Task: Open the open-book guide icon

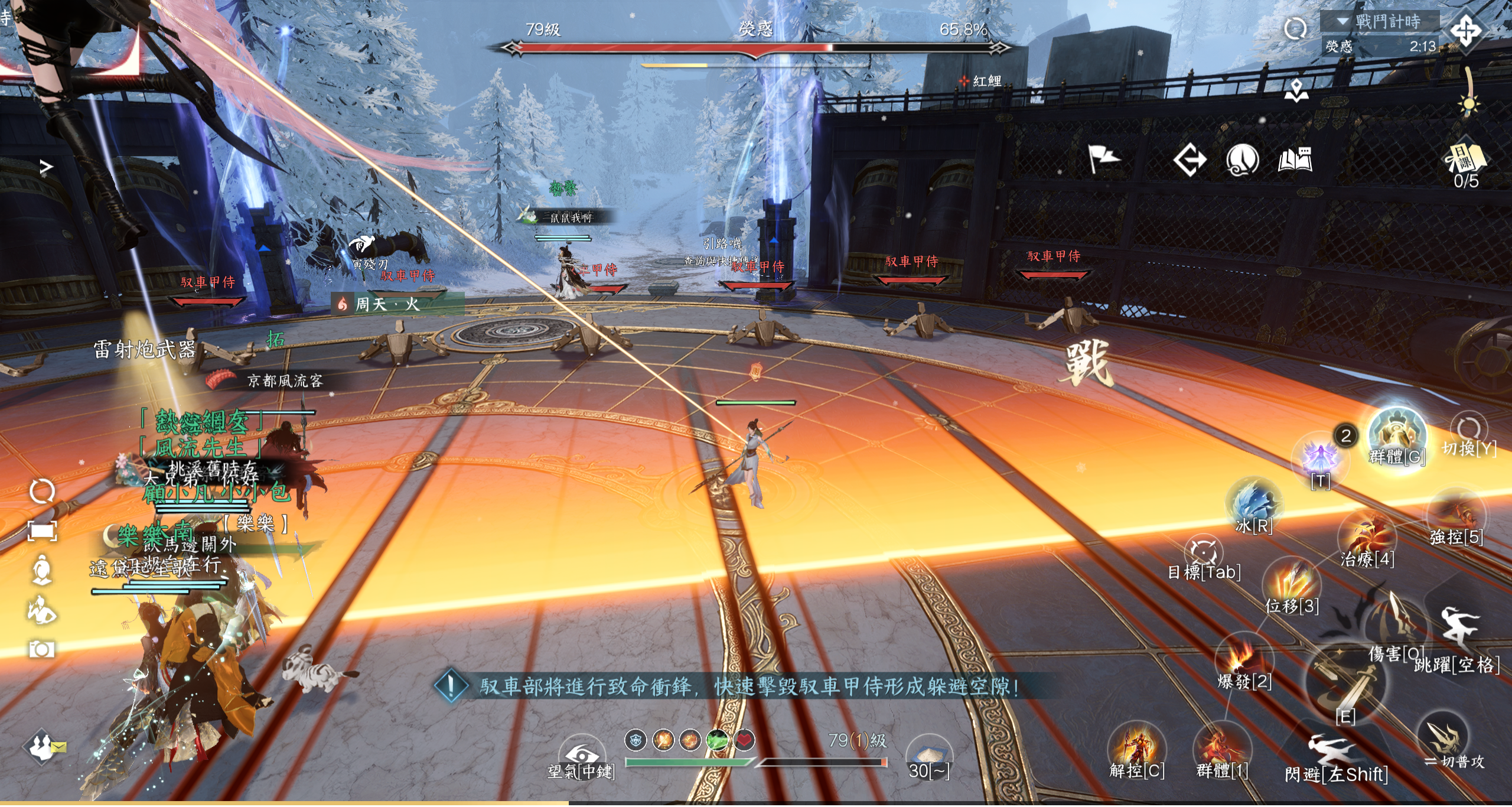Action: 1295,160
